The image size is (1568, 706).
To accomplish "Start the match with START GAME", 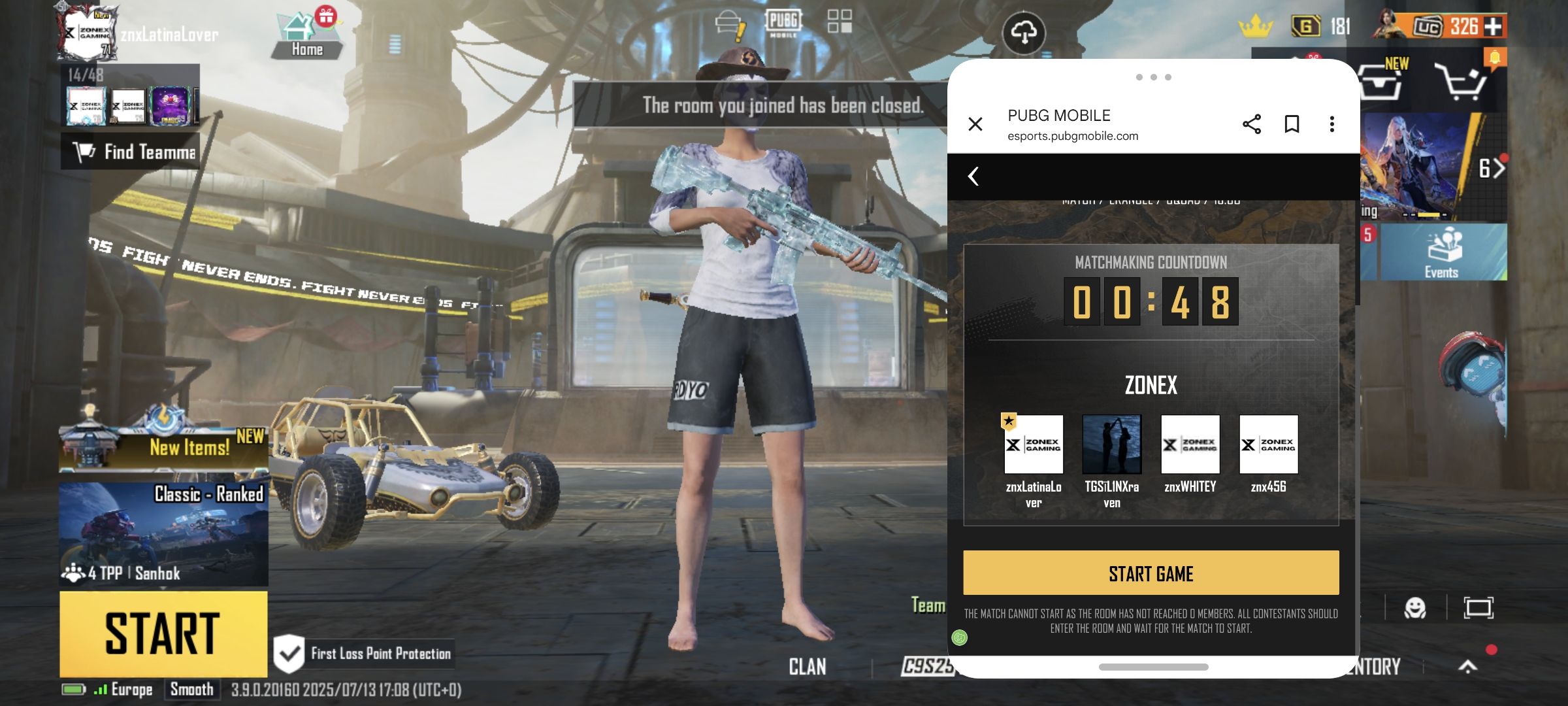I will click(x=1151, y=573).
